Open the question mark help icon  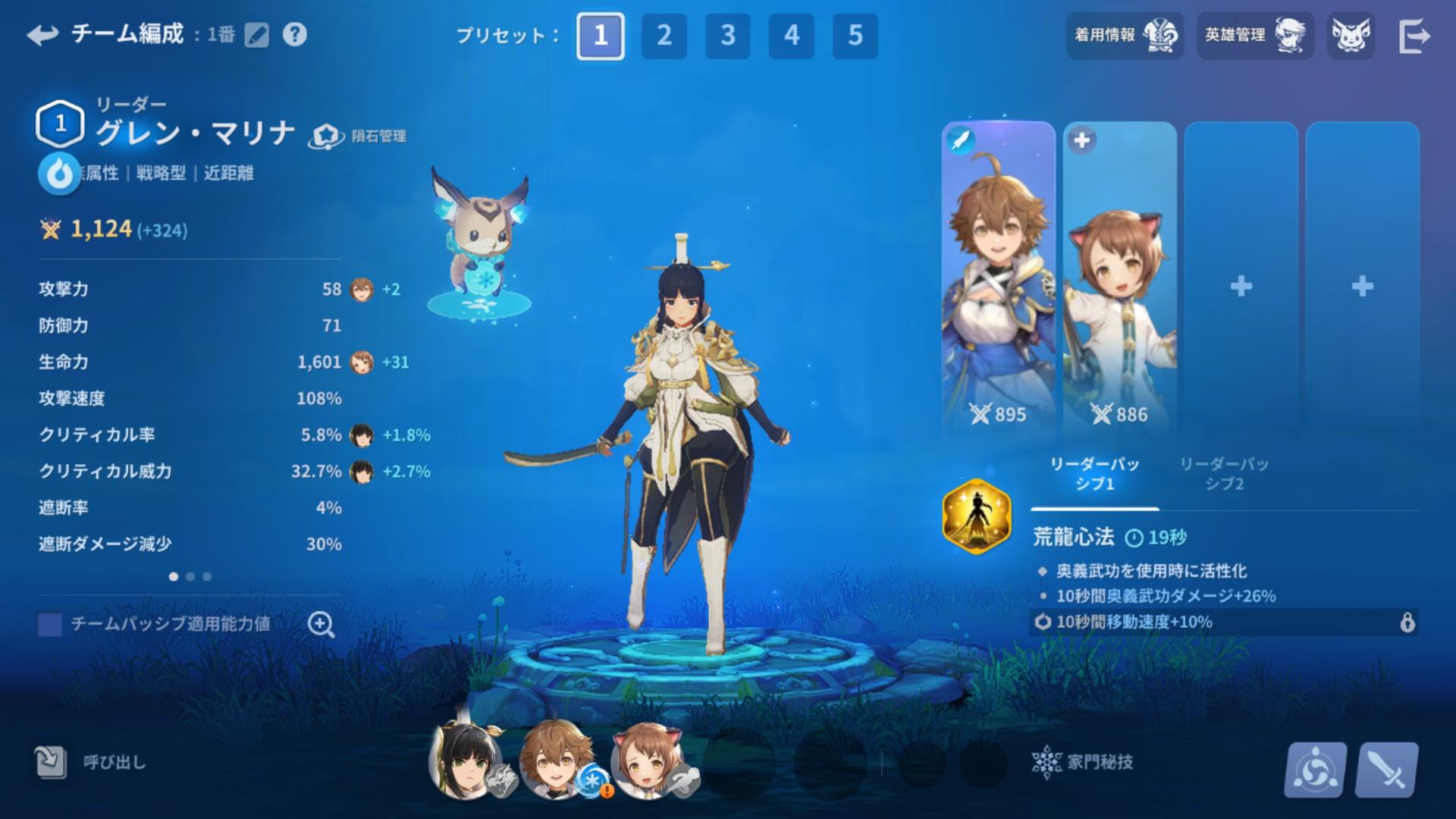294,35
